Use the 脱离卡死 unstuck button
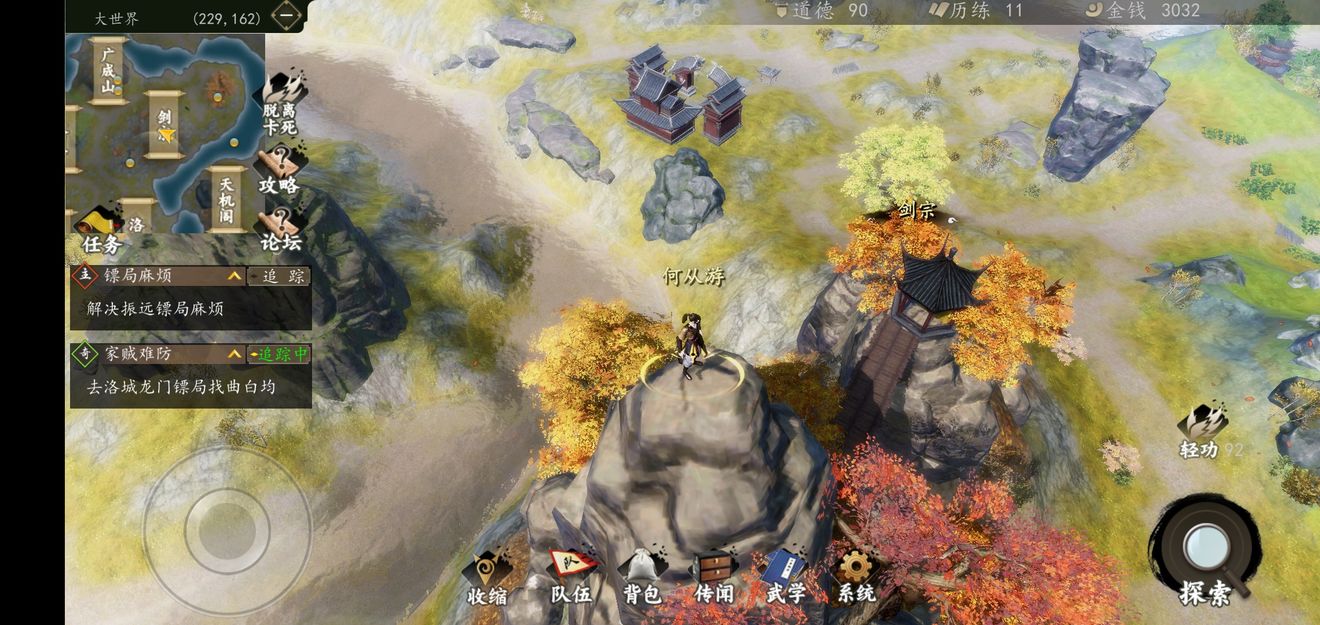This screenshot has width=1320, height=625. coord(282,103)
